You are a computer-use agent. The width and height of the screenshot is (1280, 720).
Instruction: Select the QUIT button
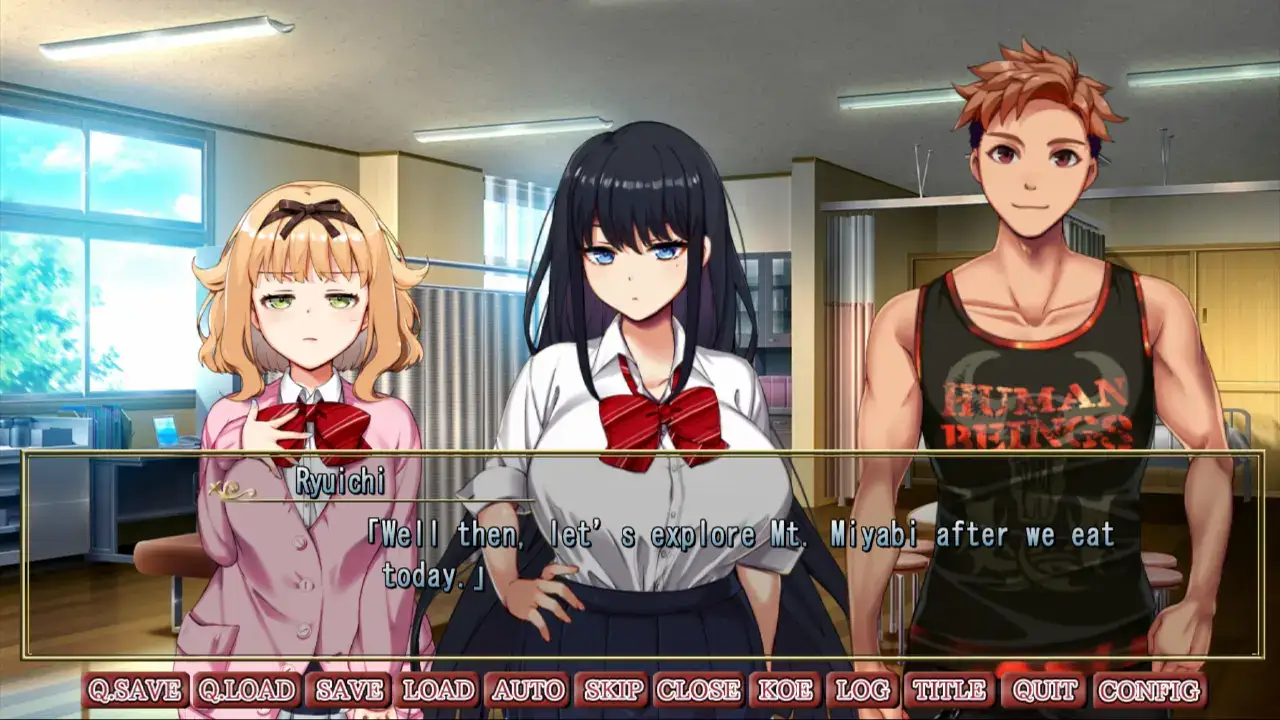(1045, 690)
